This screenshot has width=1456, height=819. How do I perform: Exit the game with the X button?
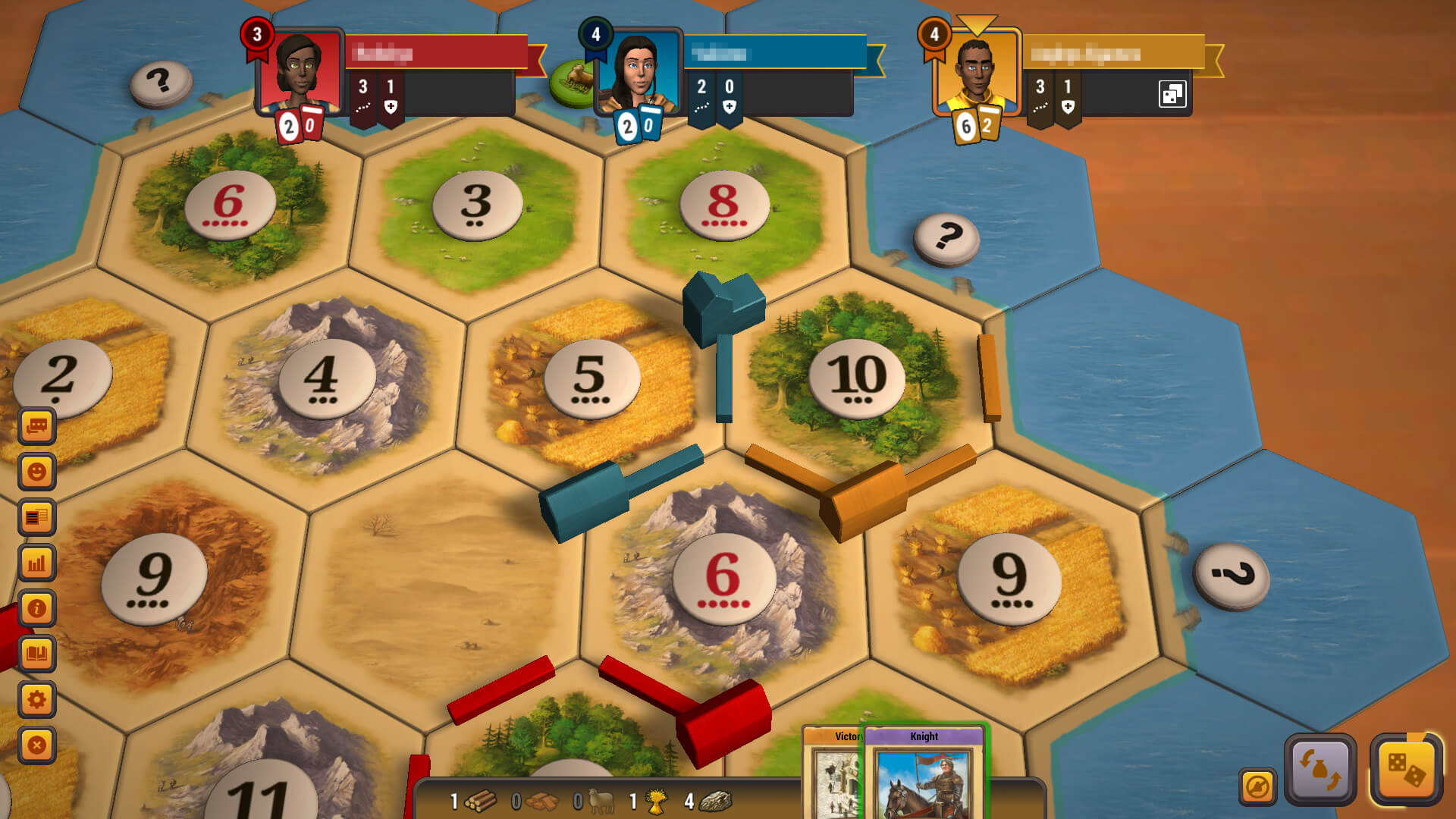36,745
